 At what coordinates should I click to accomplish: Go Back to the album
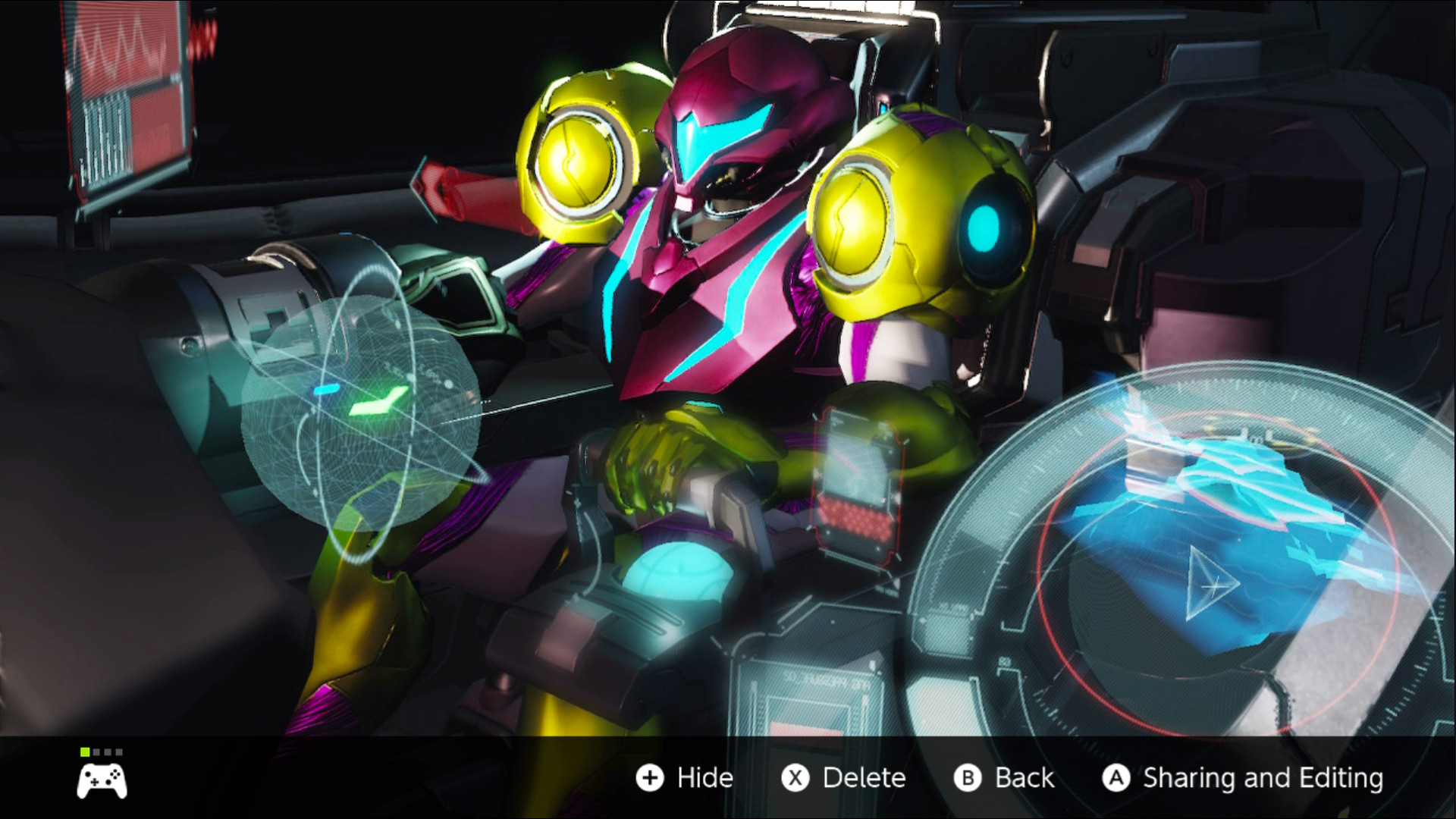tap(1022, 778)
